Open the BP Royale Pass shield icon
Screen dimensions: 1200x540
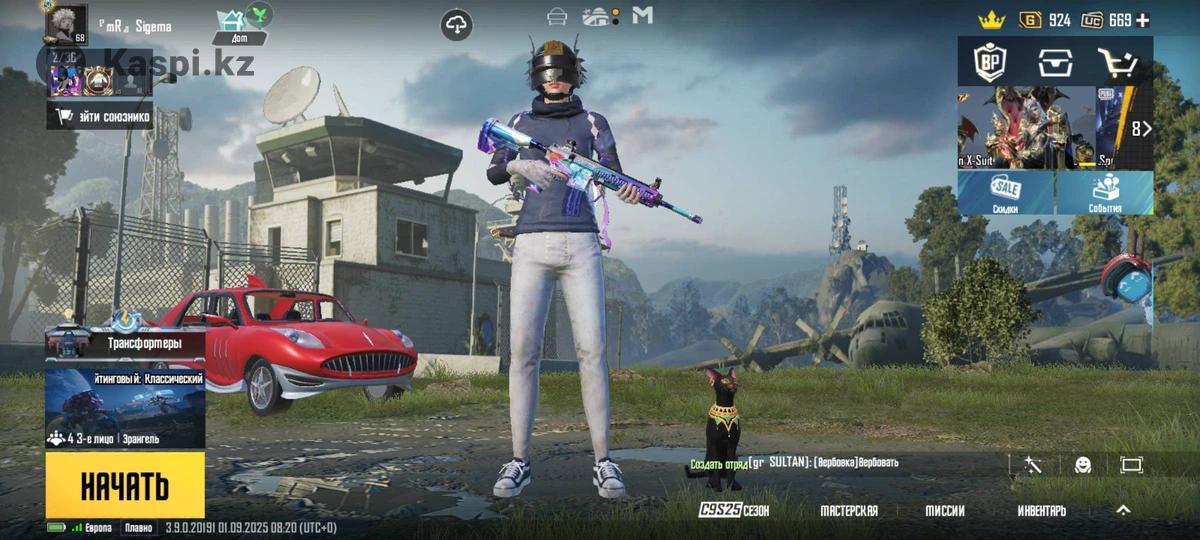coord(991,63)
